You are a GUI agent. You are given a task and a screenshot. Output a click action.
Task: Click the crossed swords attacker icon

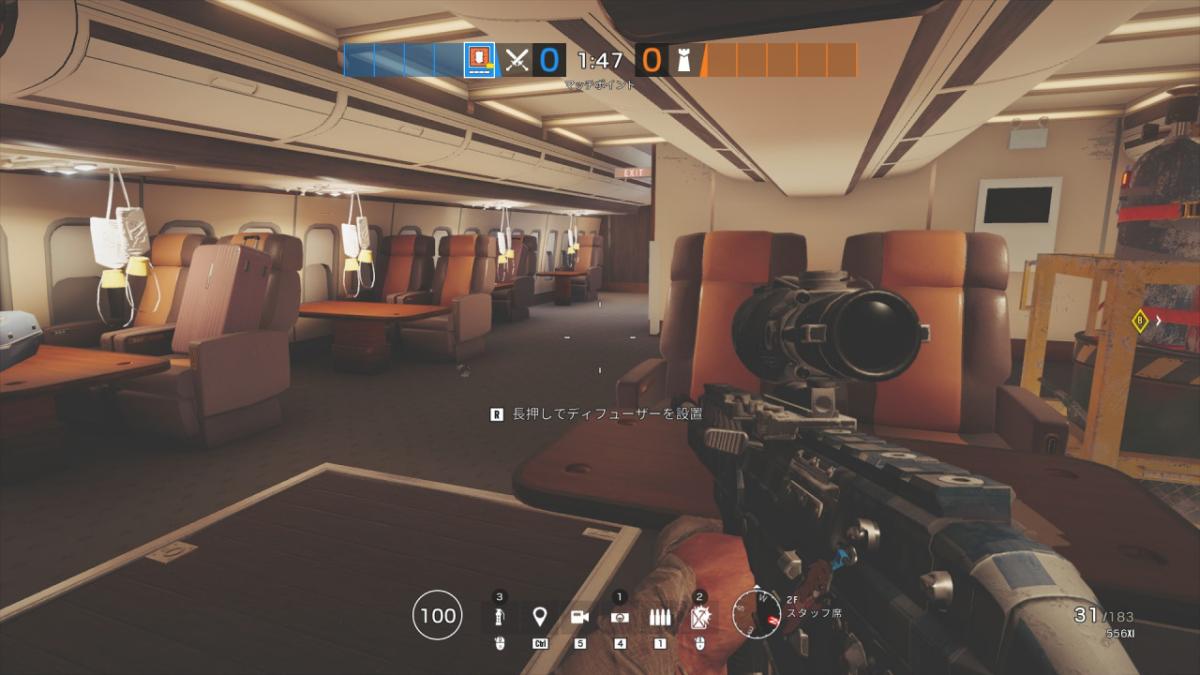(x=516, y=60)
